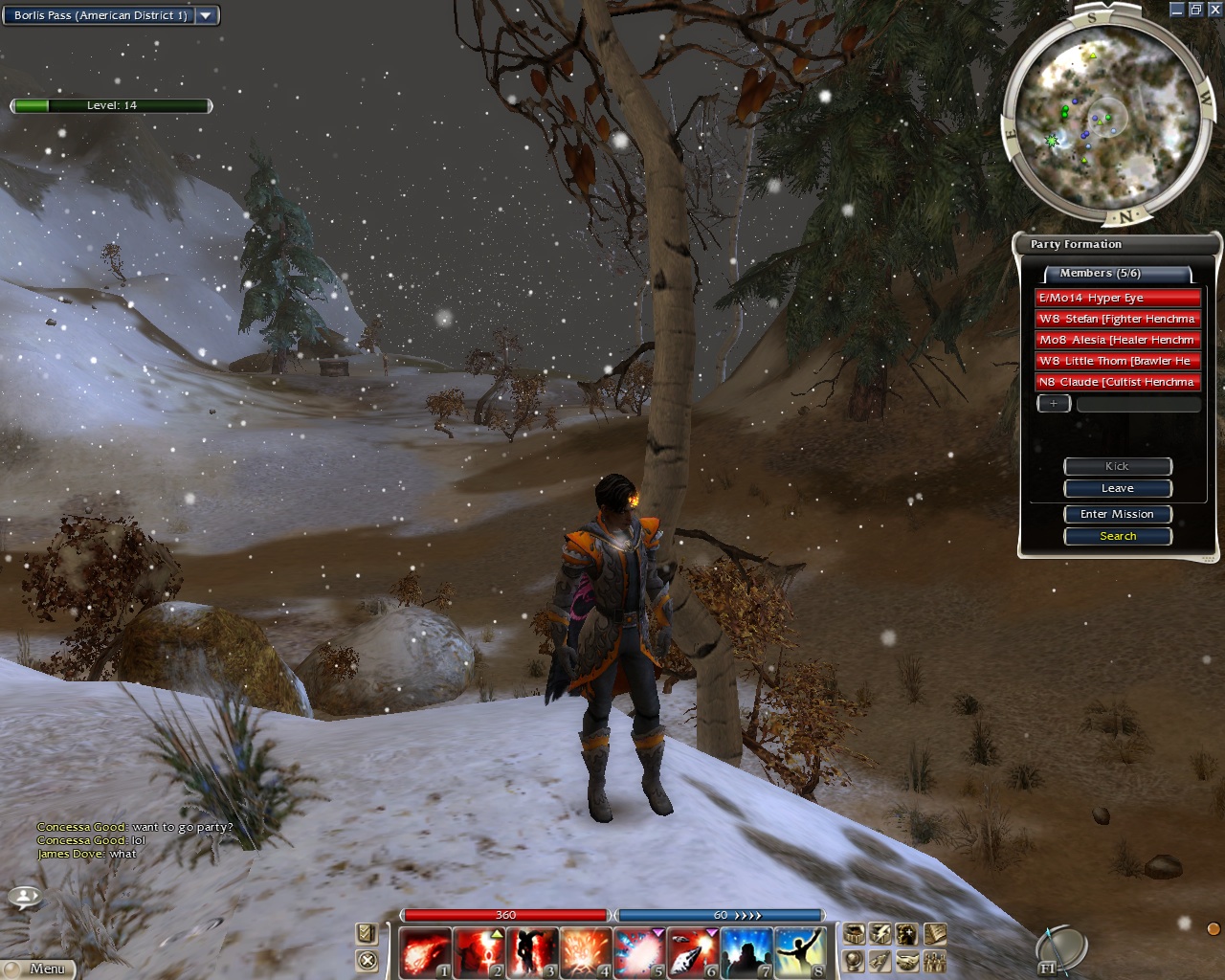Open the Borlis Pass district dropdown
The height and width of the screenshot is (980, 1225).
(207, 15)
